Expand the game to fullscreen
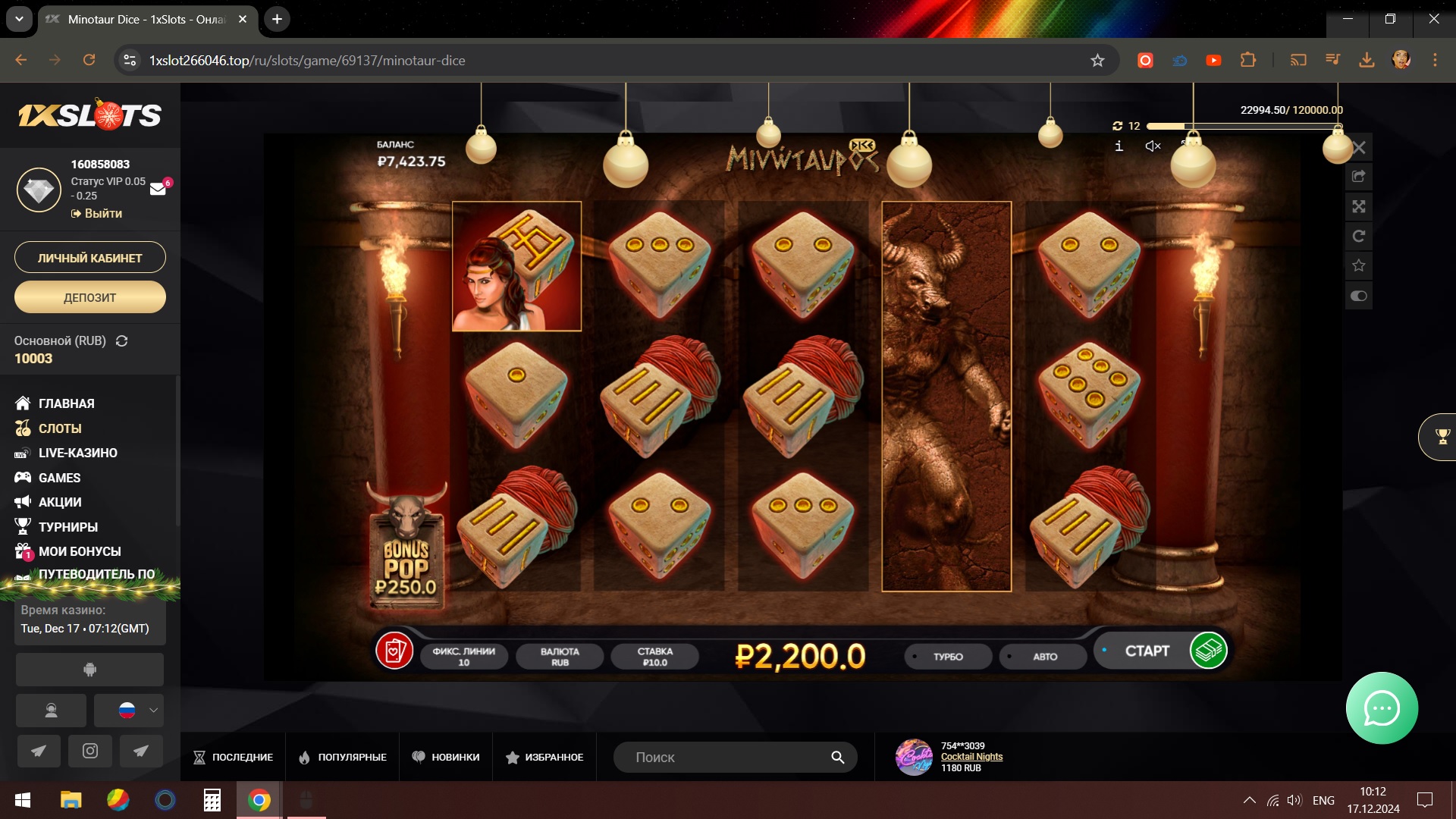This screenshot has height=819, width=1456. (x=1359, y=206)
